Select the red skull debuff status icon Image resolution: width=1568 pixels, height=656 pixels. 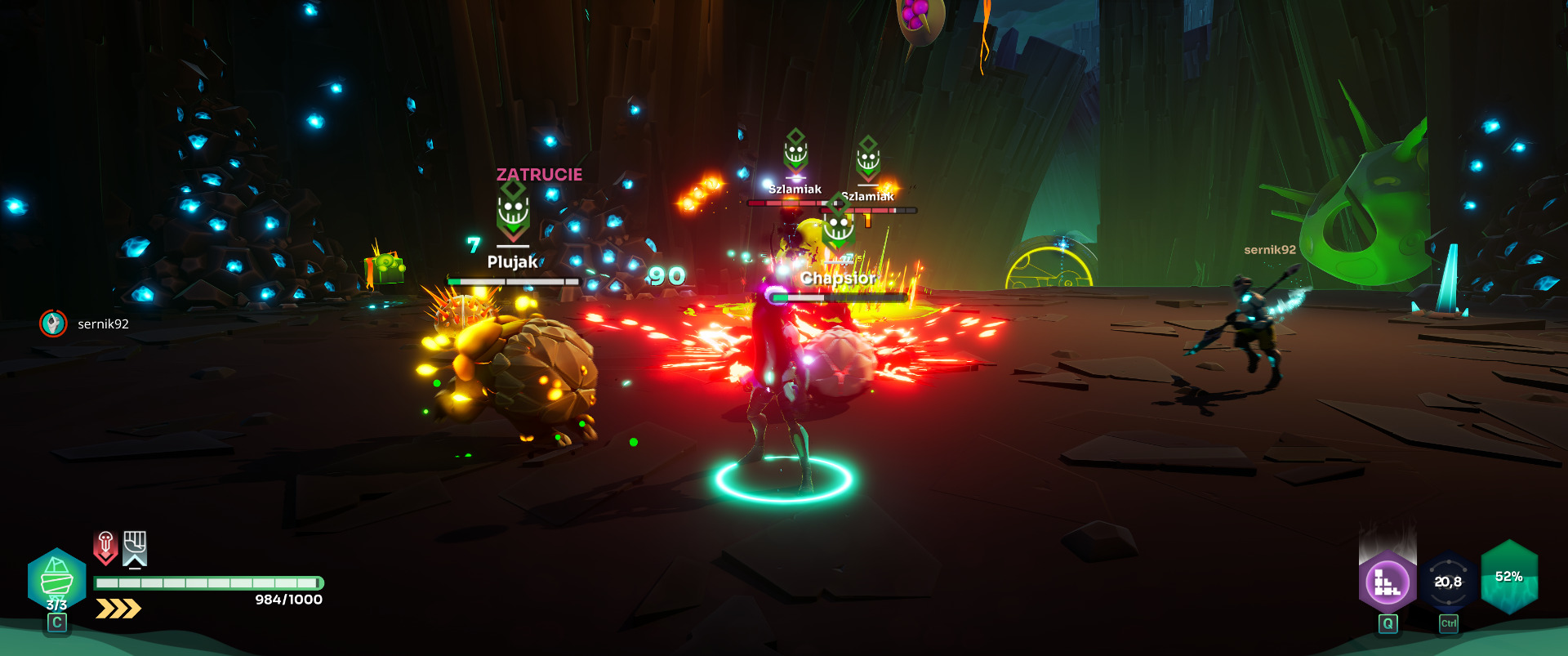[105, 547]
